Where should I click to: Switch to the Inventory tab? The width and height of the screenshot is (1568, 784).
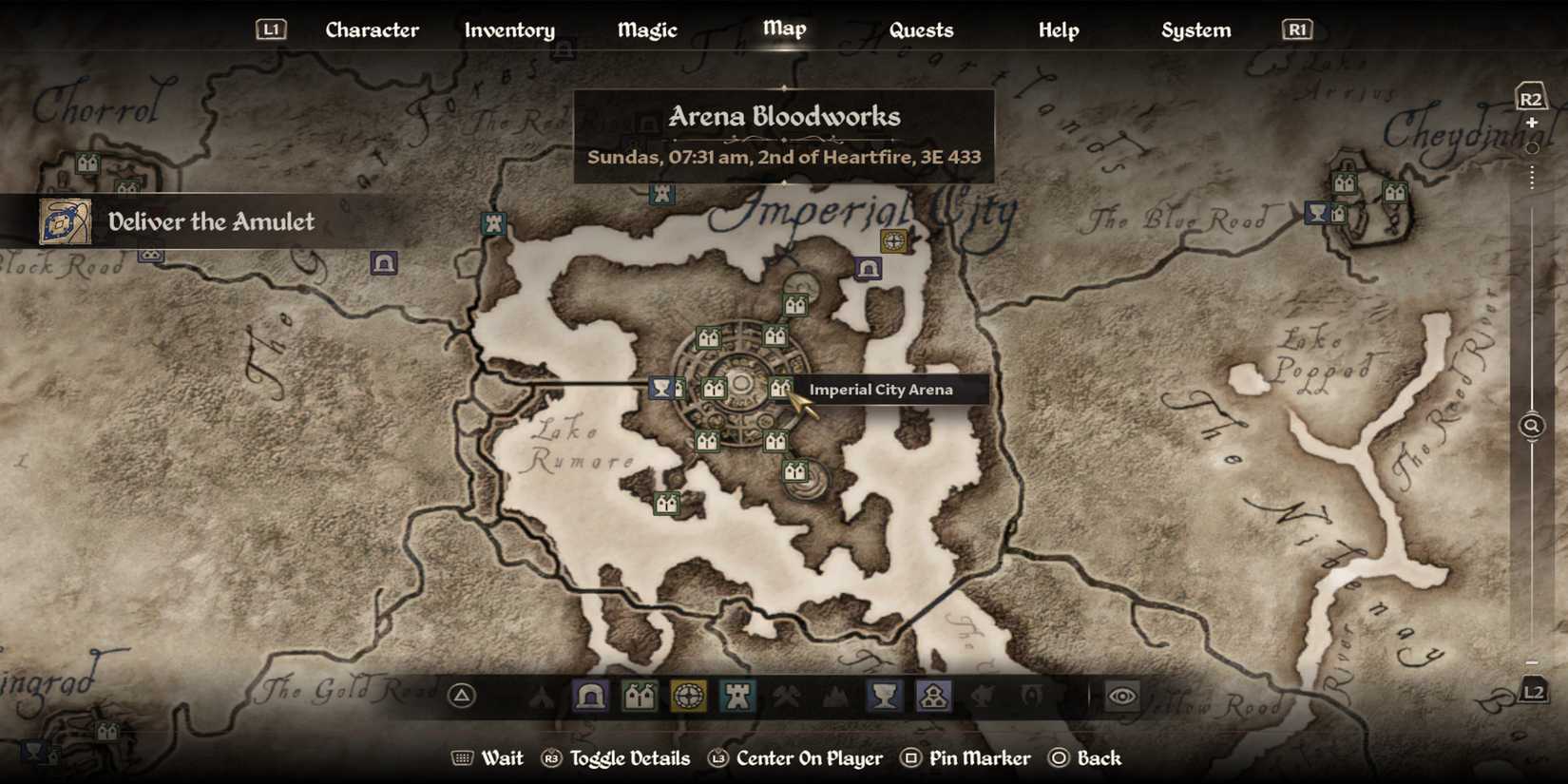509,29
